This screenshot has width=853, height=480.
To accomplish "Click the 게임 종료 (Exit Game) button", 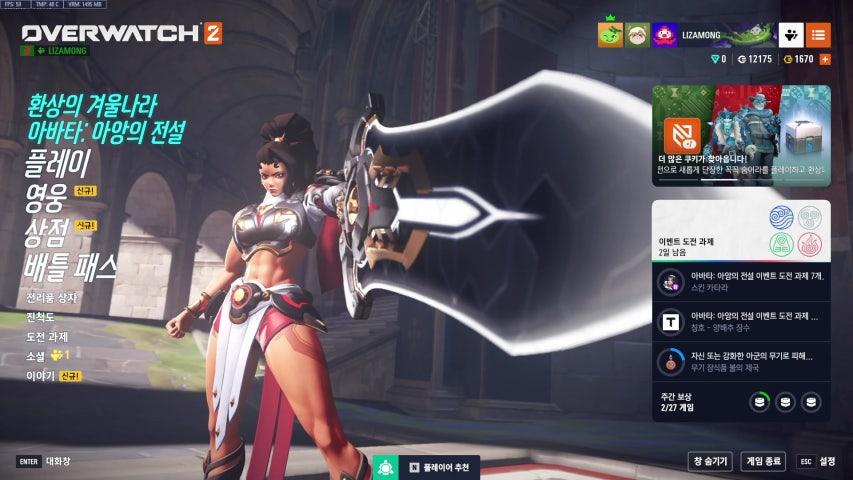I will (x=763, y=461).
